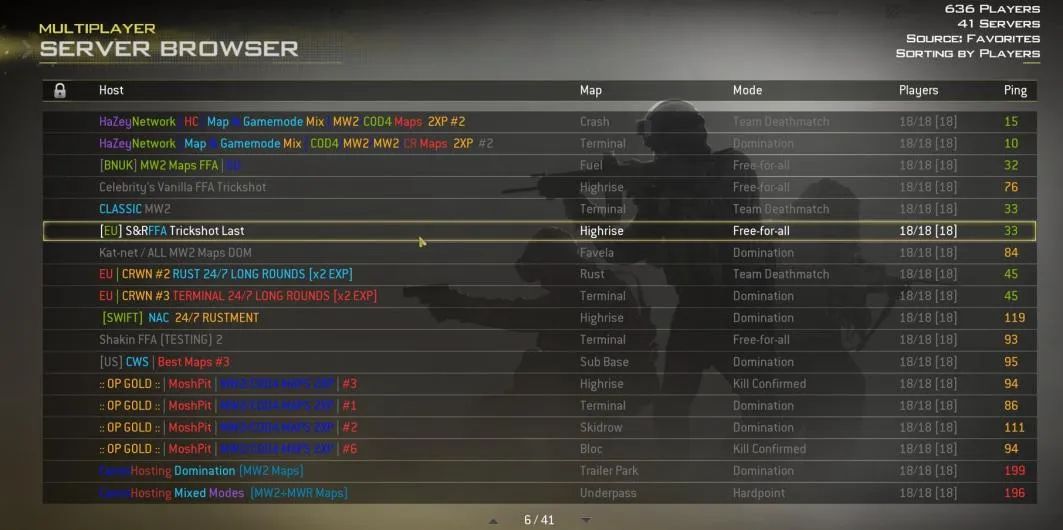Click the down arrow below the server list
The height and width of the screenshot is (530, 1063).
click(586, 520)
